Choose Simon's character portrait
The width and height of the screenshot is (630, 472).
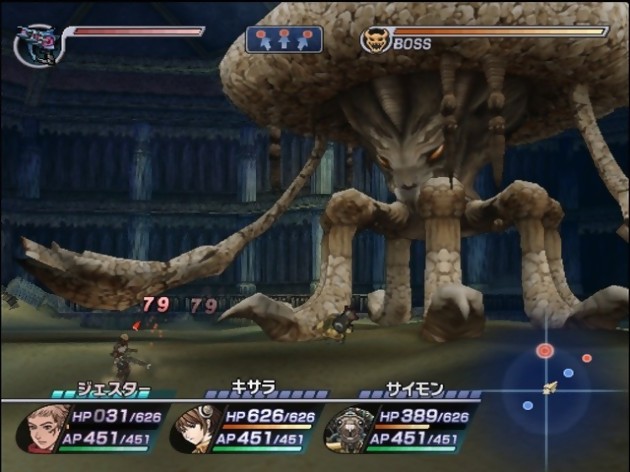[x=345, y=428]
